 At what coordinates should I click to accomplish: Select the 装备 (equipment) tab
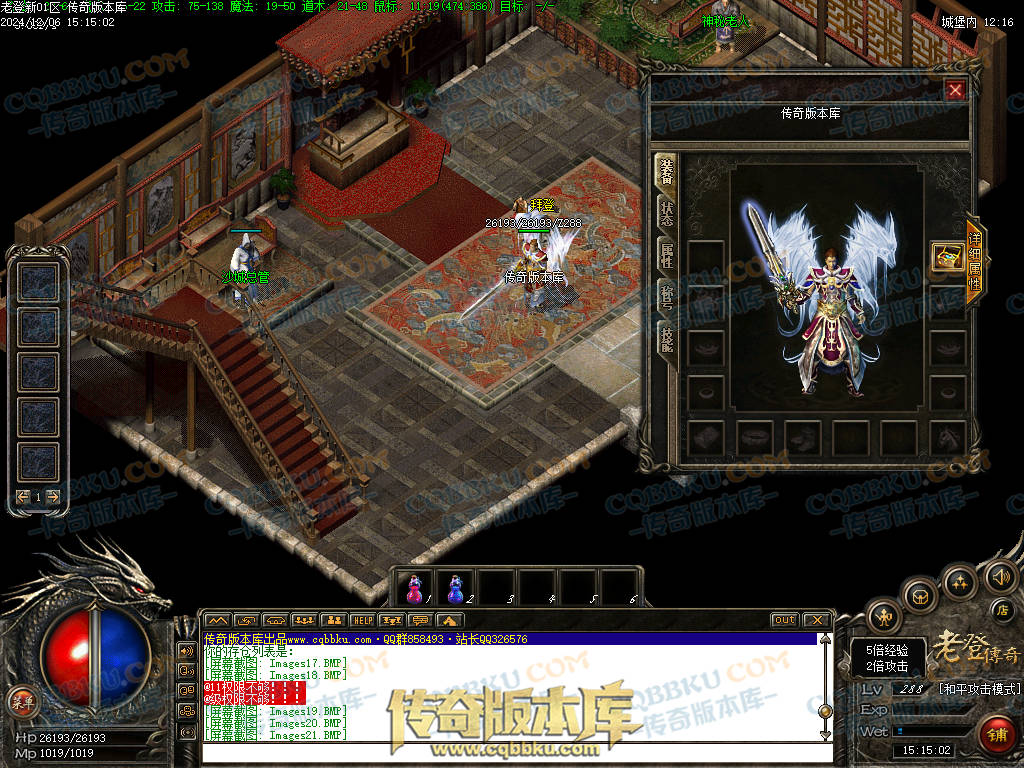click(x=666, y=172)
